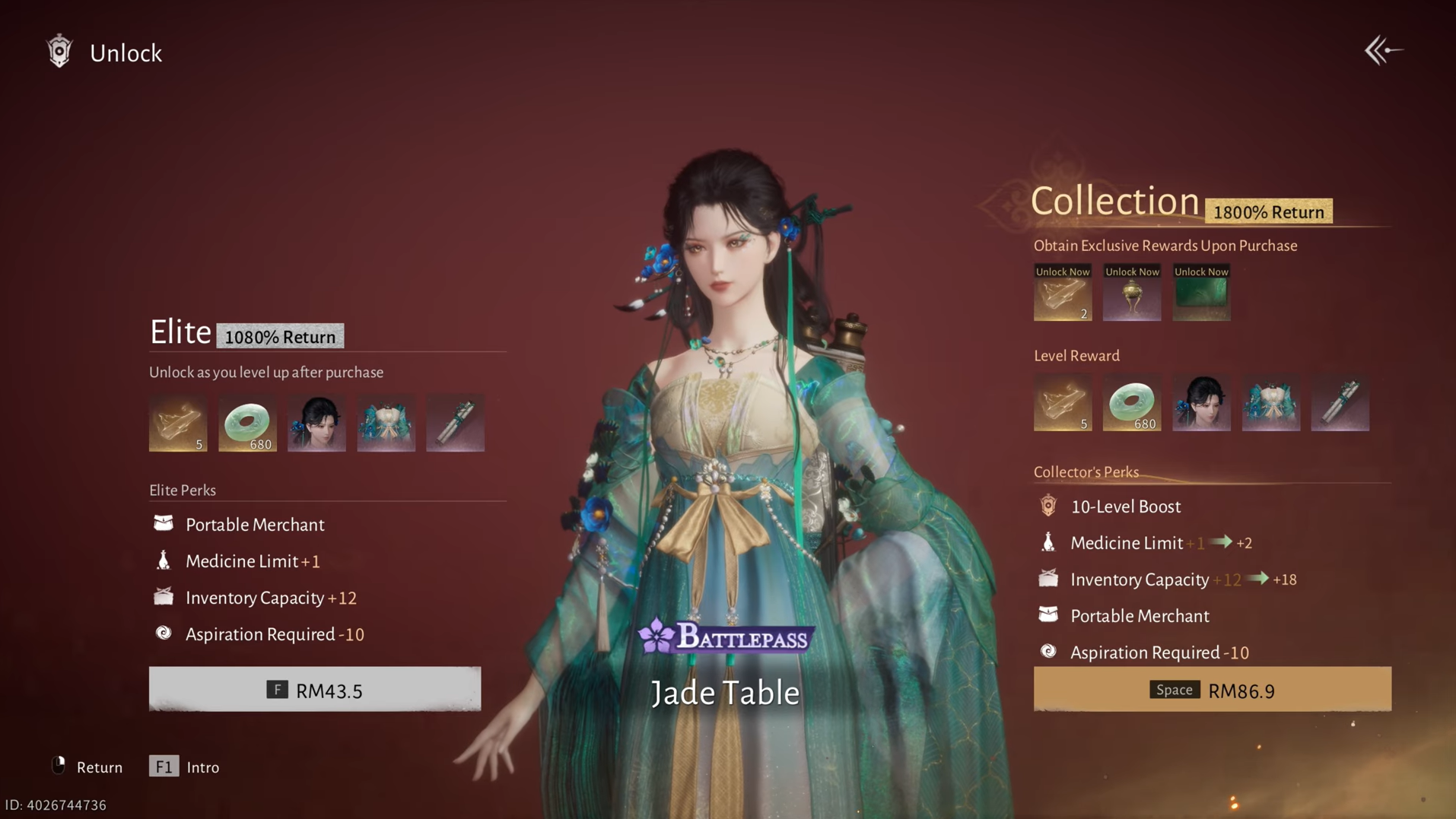The width and height of the screenshot is (1456, 819).
Task: Check the Collection jade ring 680 reward
Action: click(1132, 403)
